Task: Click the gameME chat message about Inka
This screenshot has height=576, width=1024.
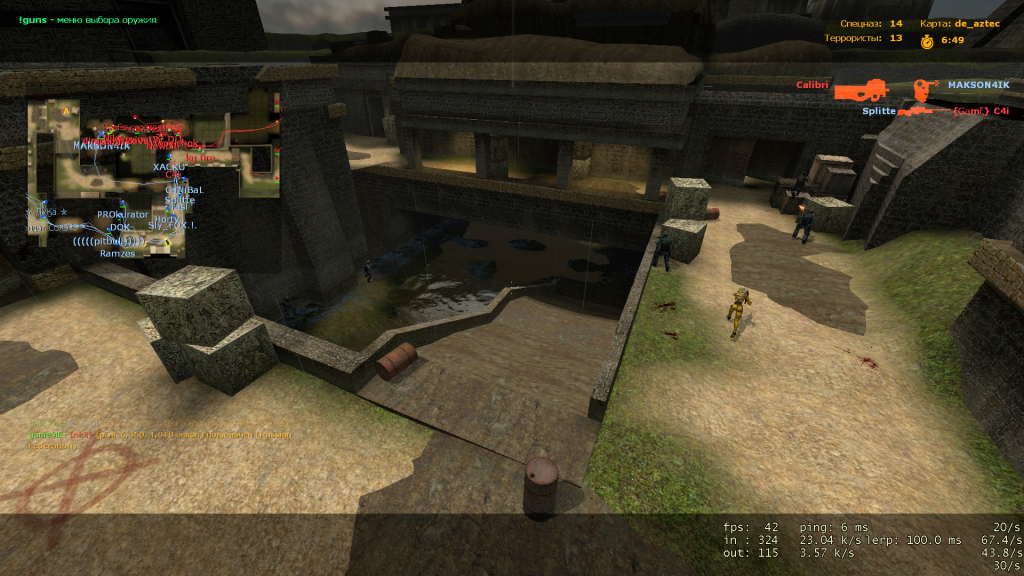Action: coord(160,434)
